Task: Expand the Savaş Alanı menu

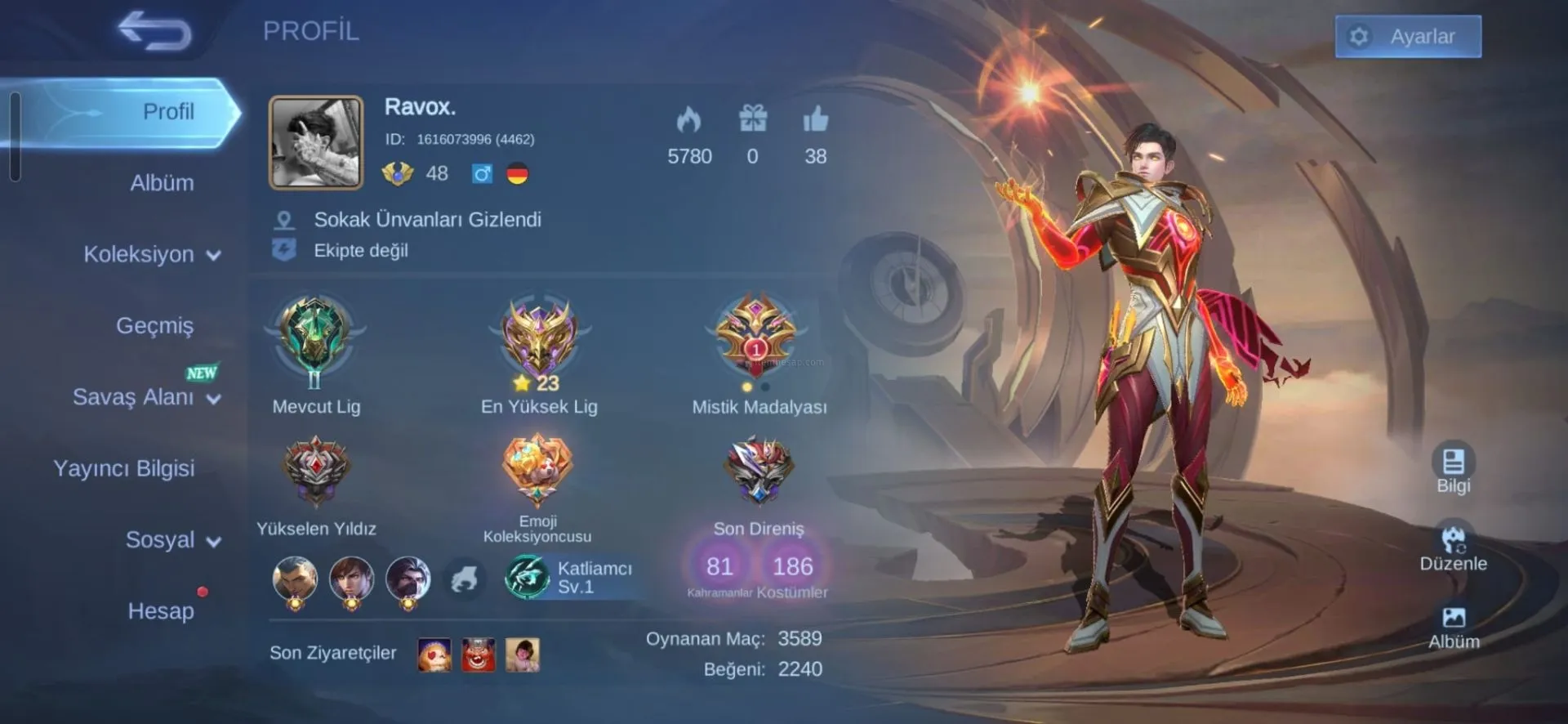Action: (146, 398)
